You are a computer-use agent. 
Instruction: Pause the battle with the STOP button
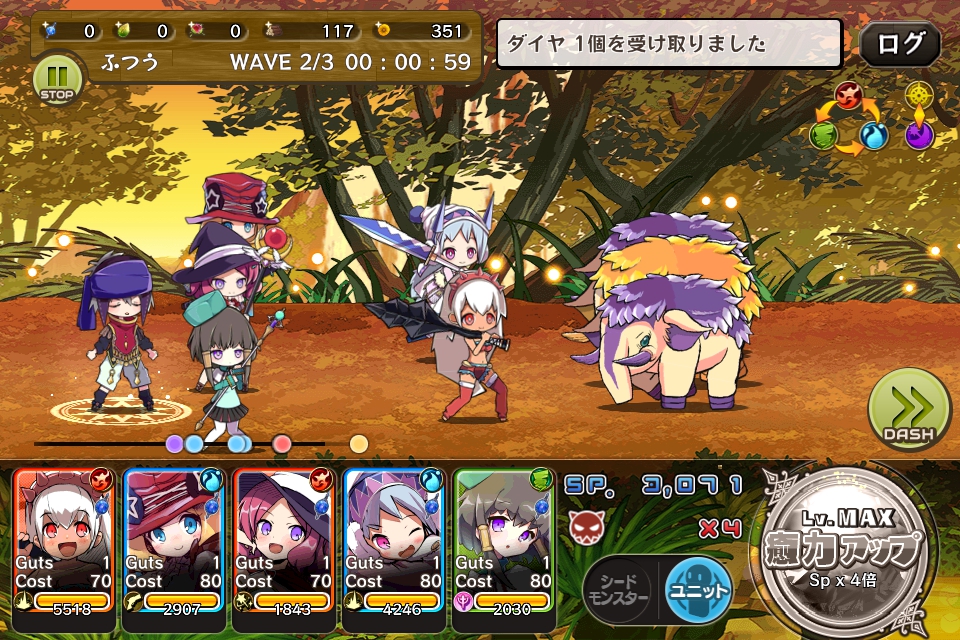55,77
